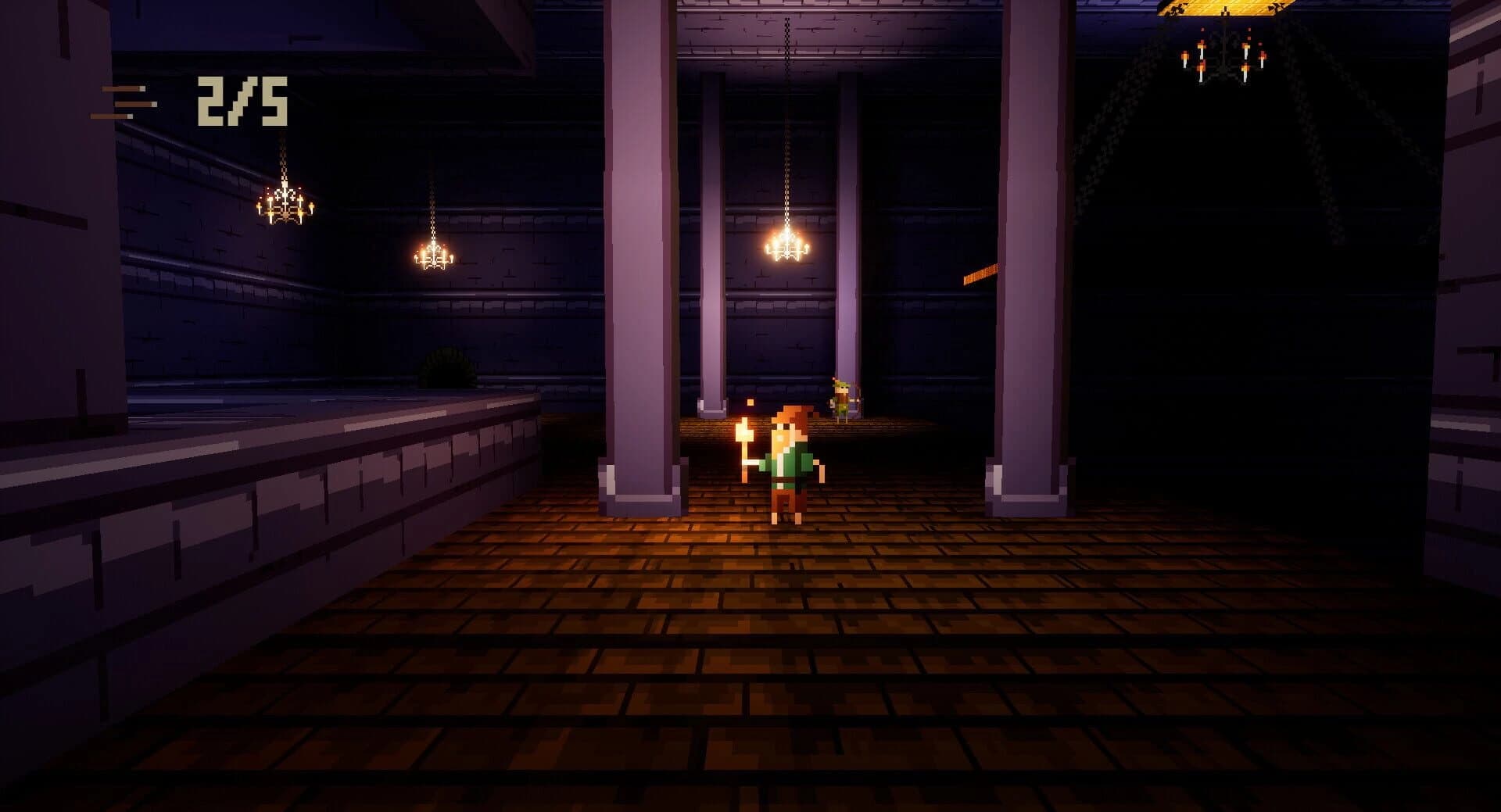This screenshot has width=1501, height=812.
Task: Click the arrows ammo icon in the HUD
Action: (x=123, y=102)
